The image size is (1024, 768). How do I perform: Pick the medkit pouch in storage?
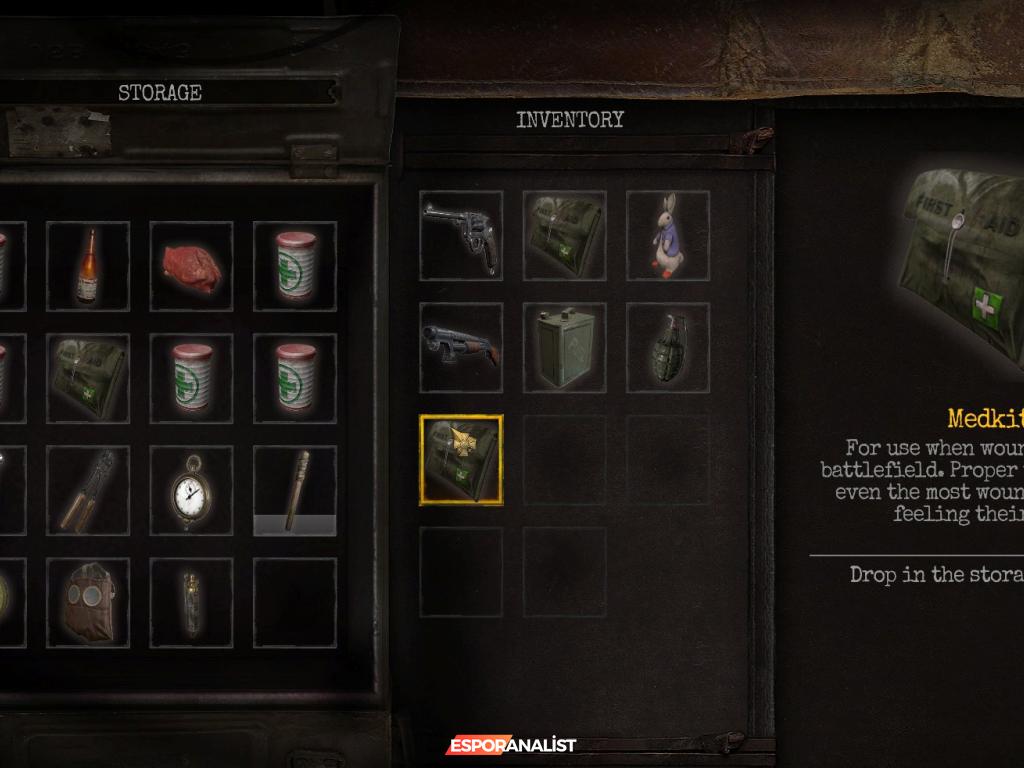[x=88, y=378]
